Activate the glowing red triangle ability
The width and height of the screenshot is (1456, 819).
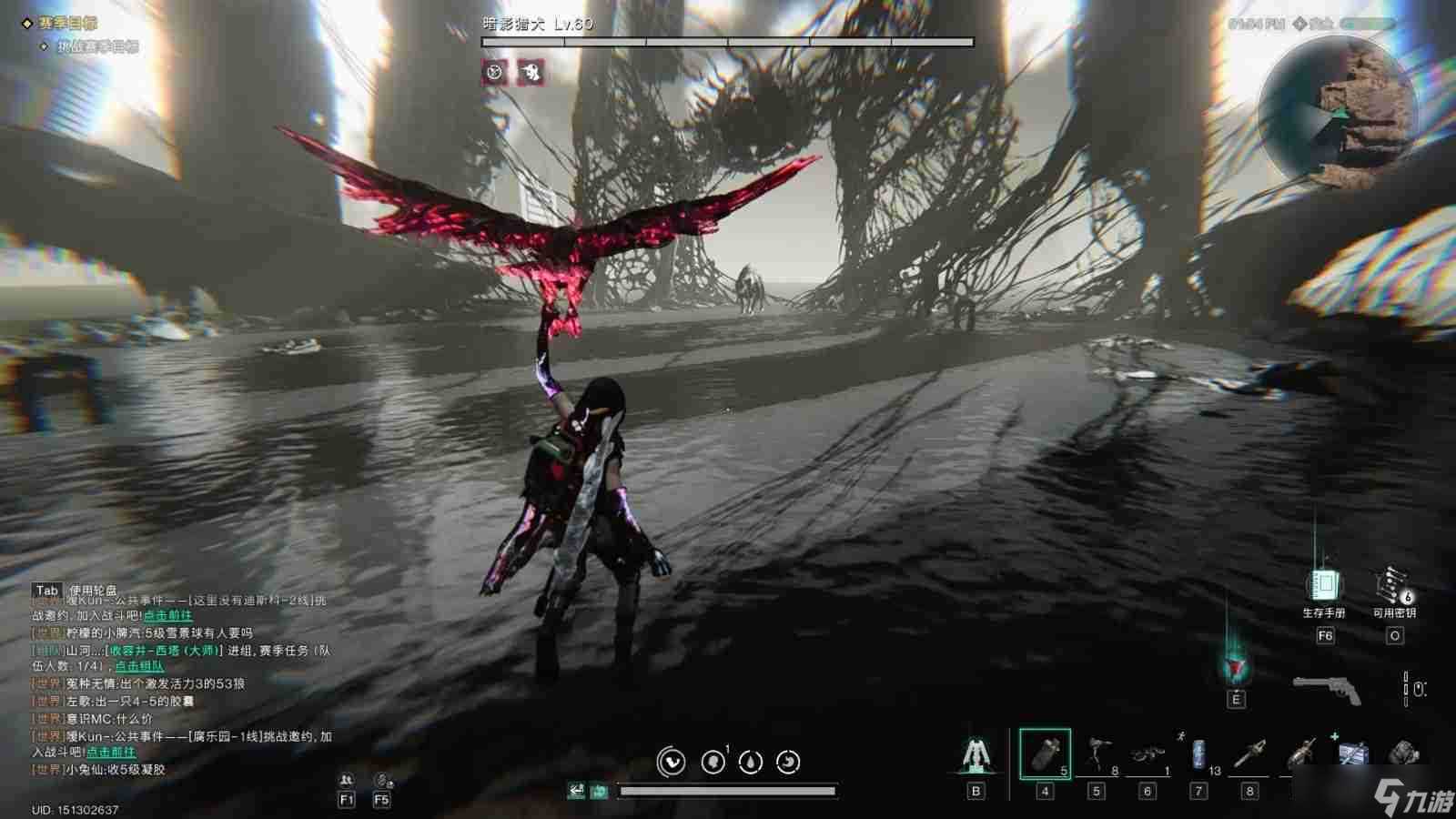click(x=1235, y=669)
